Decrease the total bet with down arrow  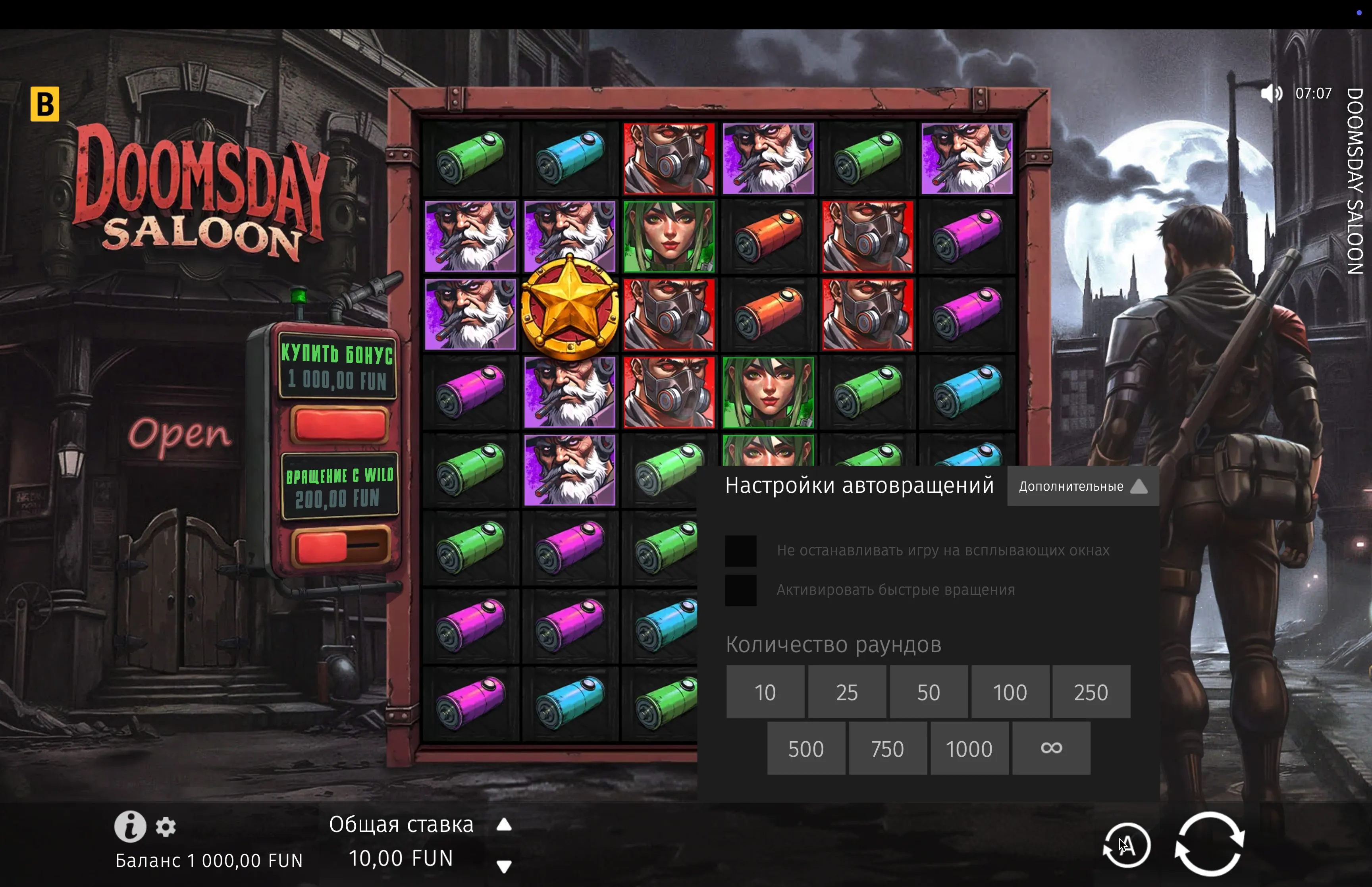pos(504,866)
